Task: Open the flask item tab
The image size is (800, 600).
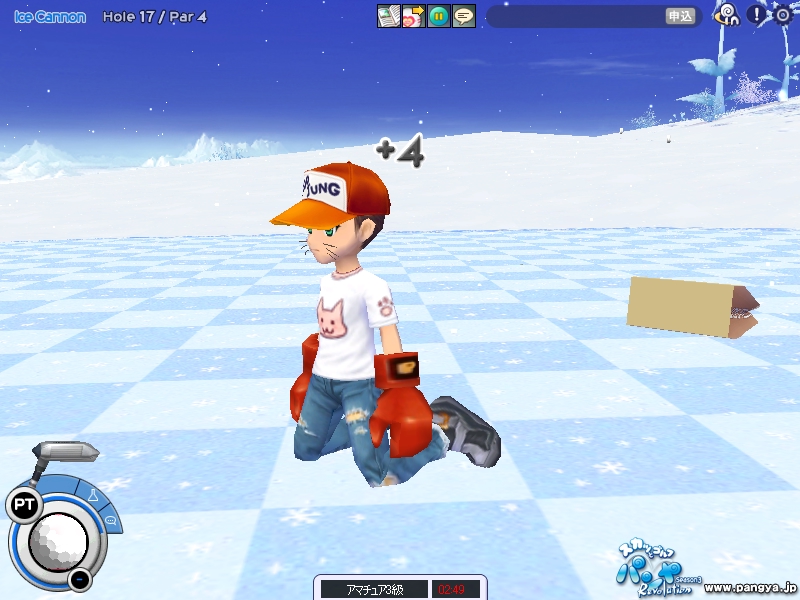Action: click(x=90, y=494)
